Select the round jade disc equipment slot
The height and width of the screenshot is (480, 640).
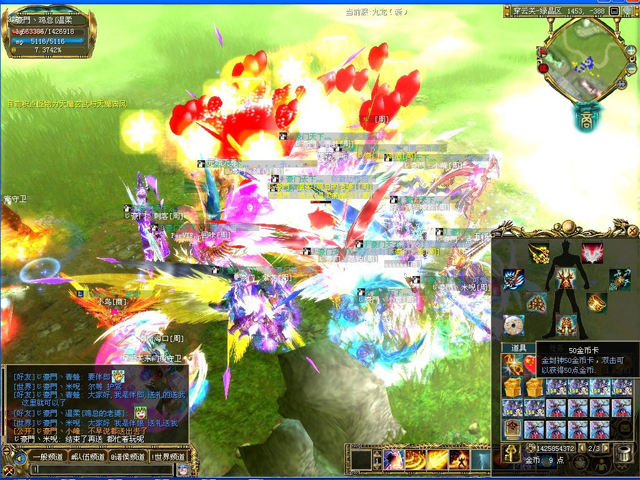tap(514, 323)
